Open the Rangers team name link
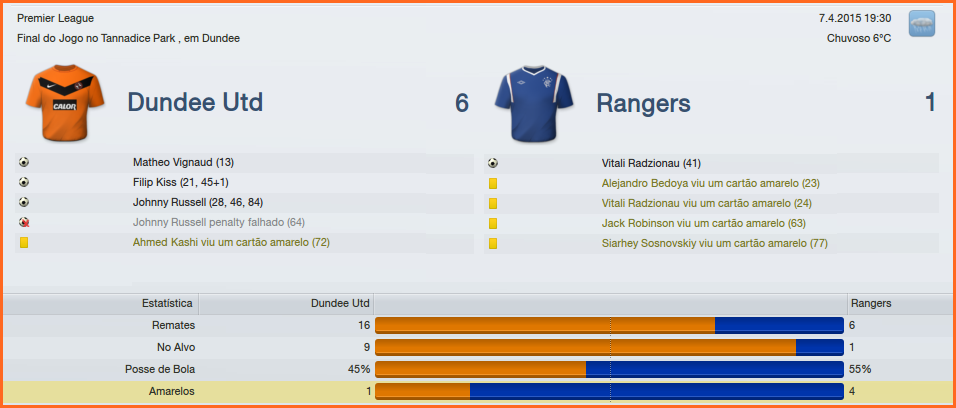The width and height of the screenshot is (956, 408). point(643,103)
